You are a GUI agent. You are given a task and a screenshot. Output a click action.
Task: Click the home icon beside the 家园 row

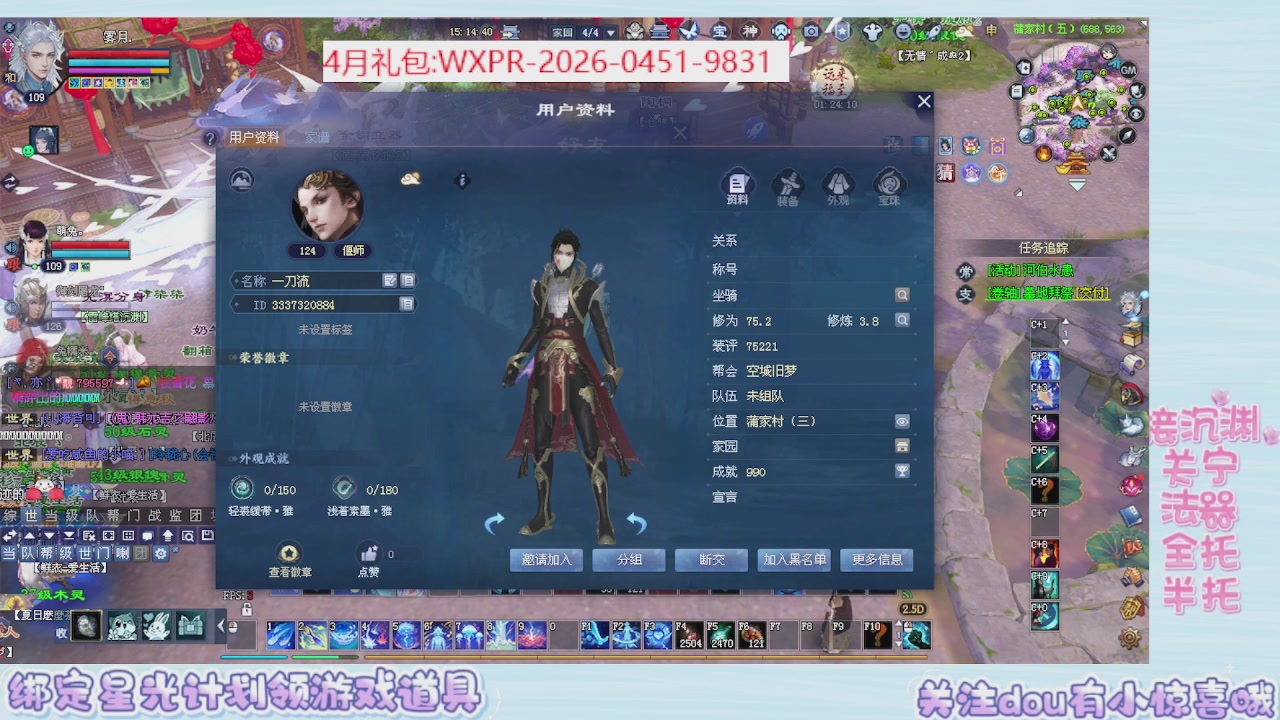tap(902, 447)
